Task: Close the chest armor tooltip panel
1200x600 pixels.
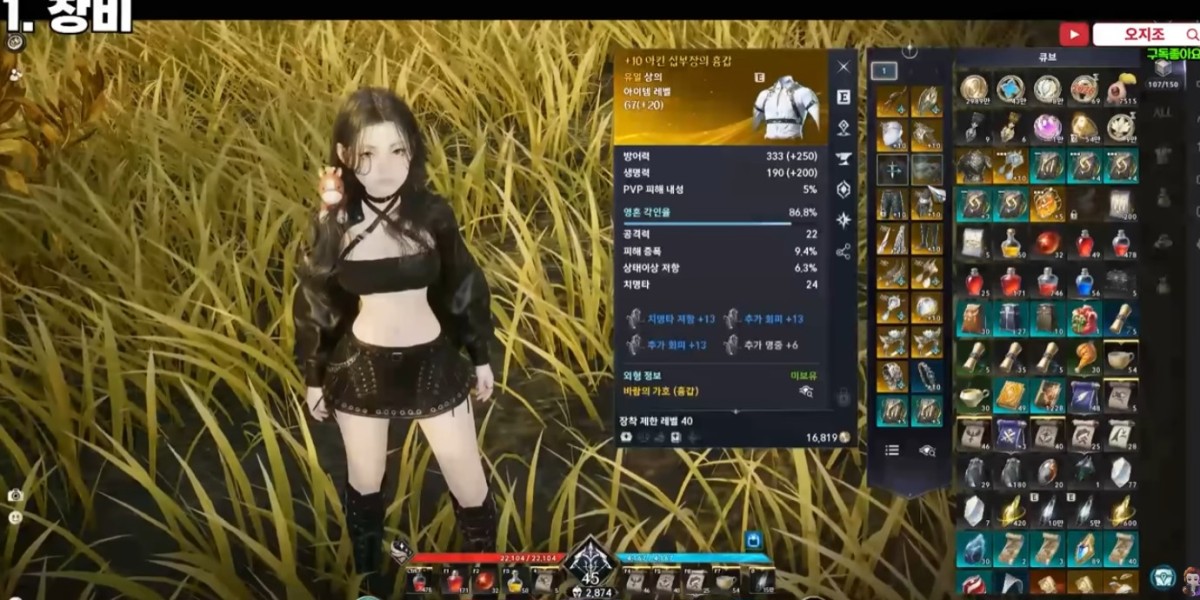Action: coord(843,66)
